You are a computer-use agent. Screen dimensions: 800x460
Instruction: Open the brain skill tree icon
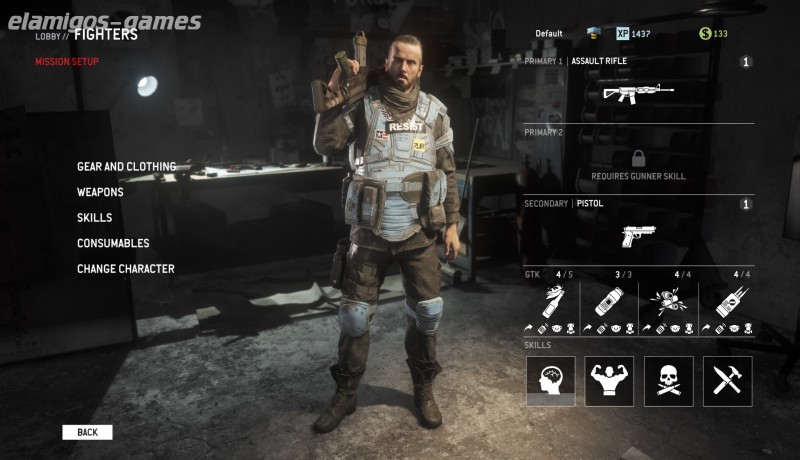point(551,381)
